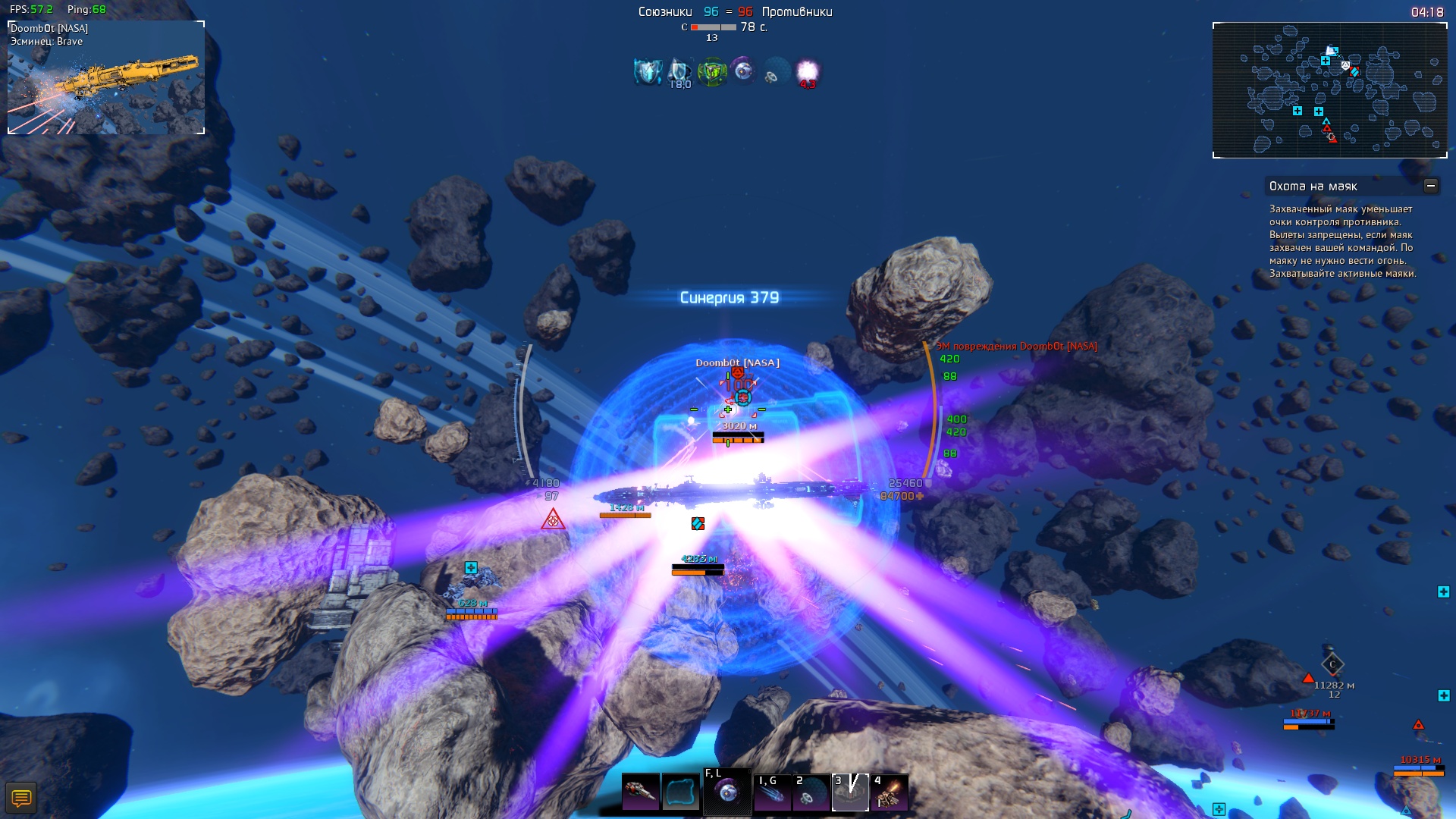Activate the fiery debris module in slot 4
The height and width of the screenshot is (819, 1456).
tap(890, 792)
